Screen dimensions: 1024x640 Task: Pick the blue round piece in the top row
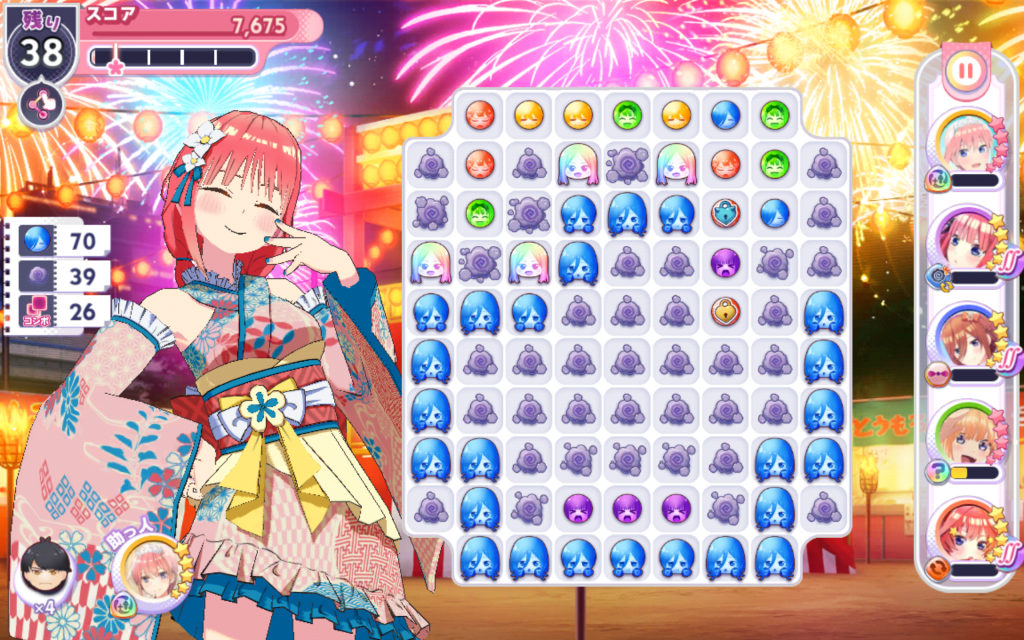coord(725,116)
